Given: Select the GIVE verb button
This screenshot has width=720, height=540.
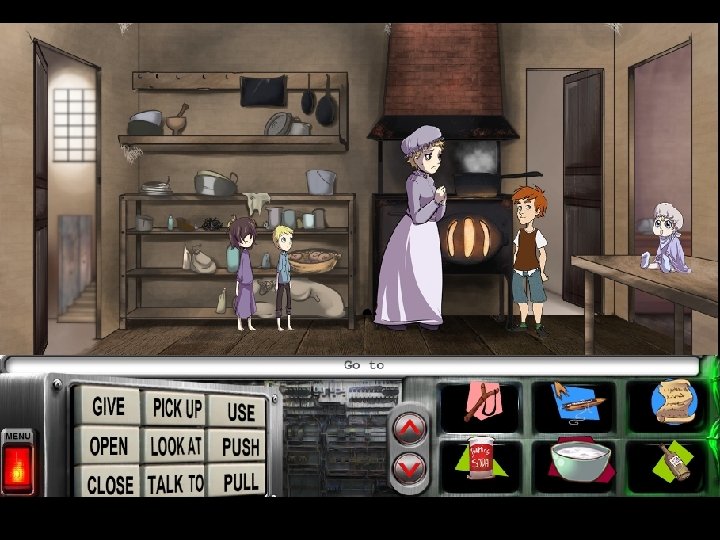Looking at the screenshot, I should tap(108, 406).
